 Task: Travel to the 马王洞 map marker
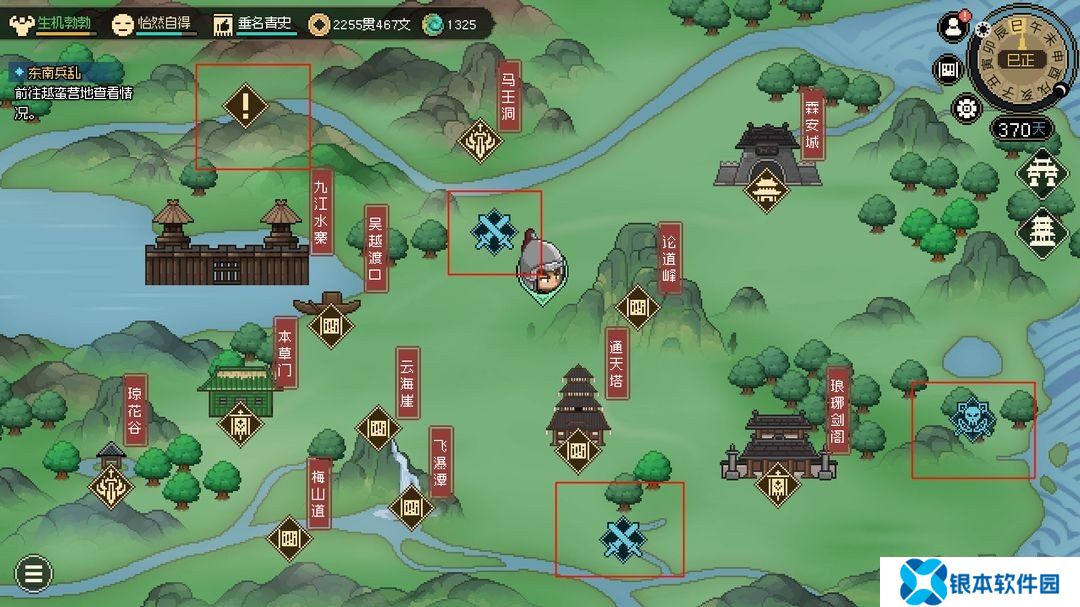(482, 142)
